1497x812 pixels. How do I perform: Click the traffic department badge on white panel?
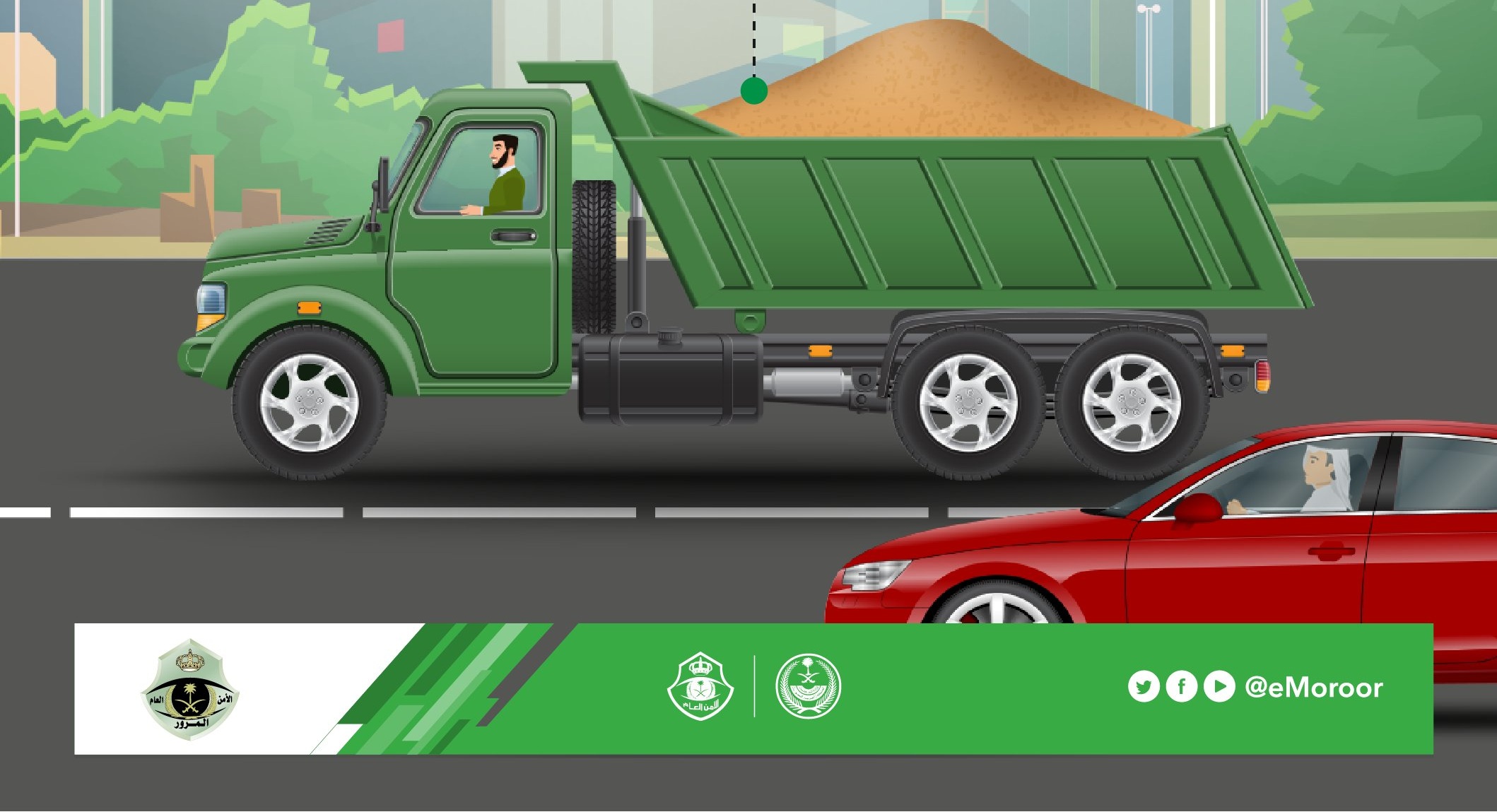(190, 690)
